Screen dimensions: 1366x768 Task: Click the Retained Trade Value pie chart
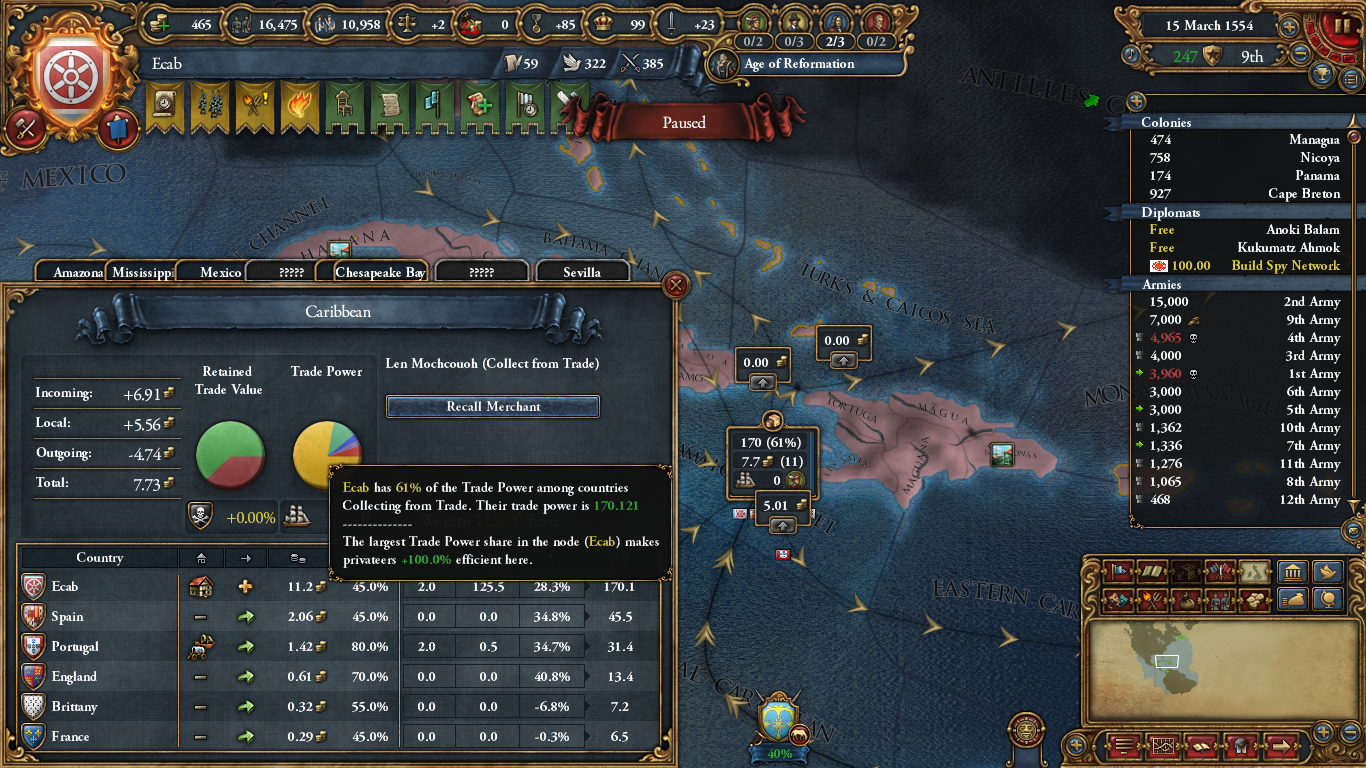[230, 455]
